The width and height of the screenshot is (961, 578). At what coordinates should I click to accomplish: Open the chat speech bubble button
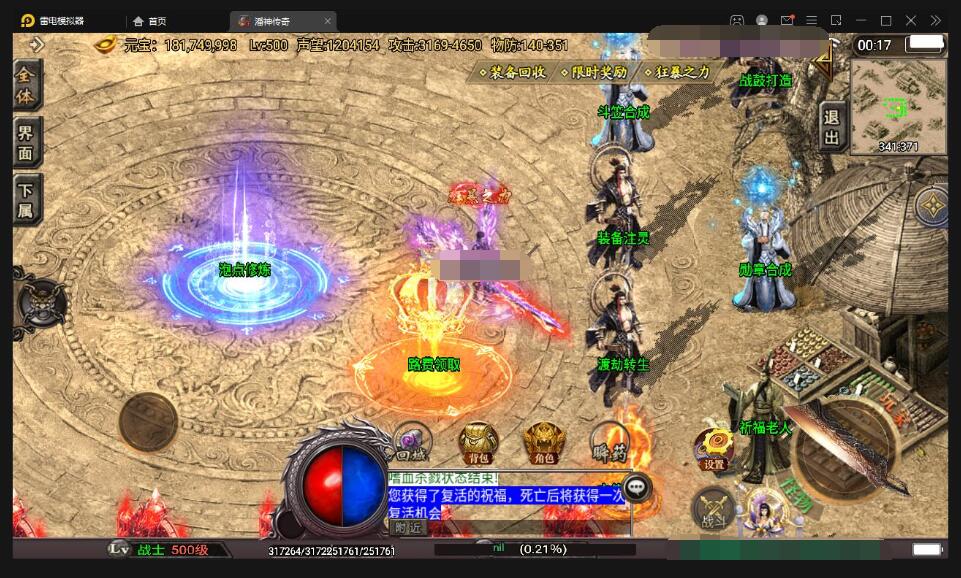637,487
